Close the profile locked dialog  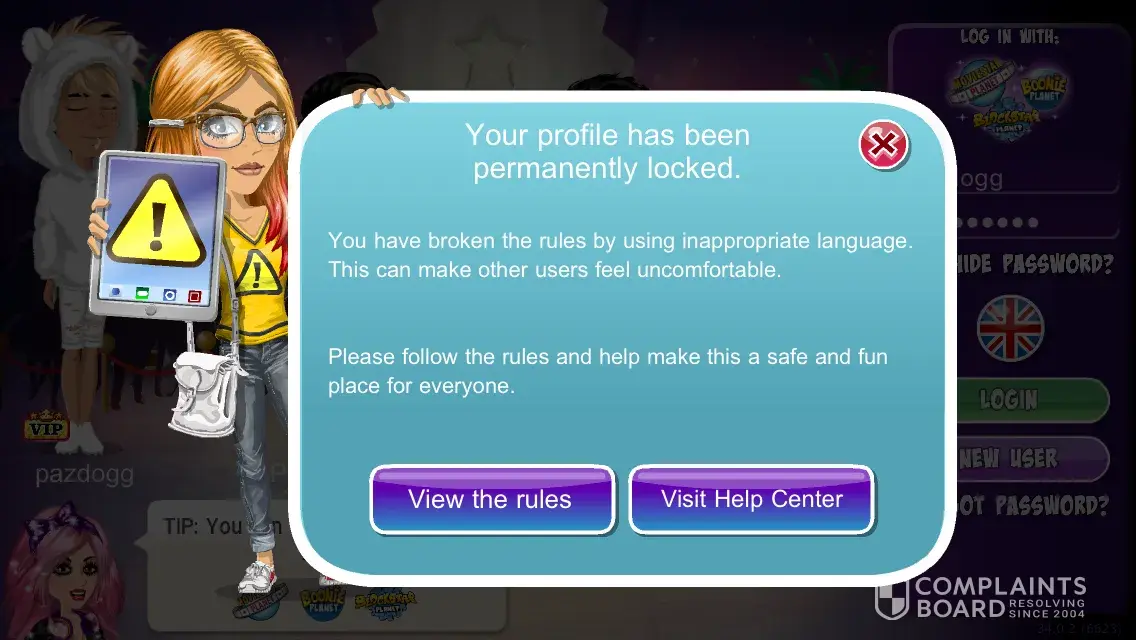coord(883,146)
